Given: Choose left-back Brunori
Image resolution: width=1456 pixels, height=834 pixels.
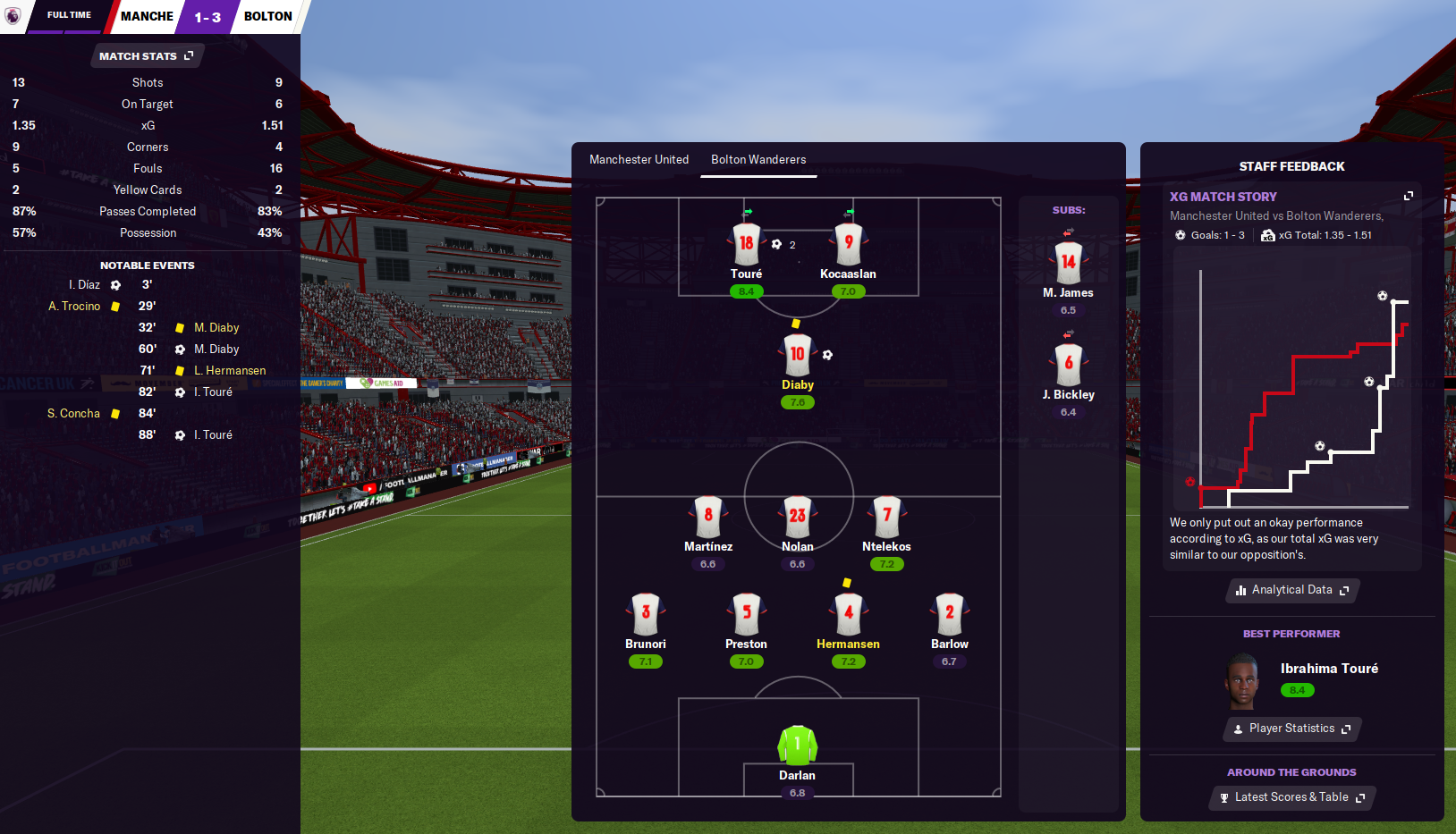Looking at the screenshot, I should (646, 614).
